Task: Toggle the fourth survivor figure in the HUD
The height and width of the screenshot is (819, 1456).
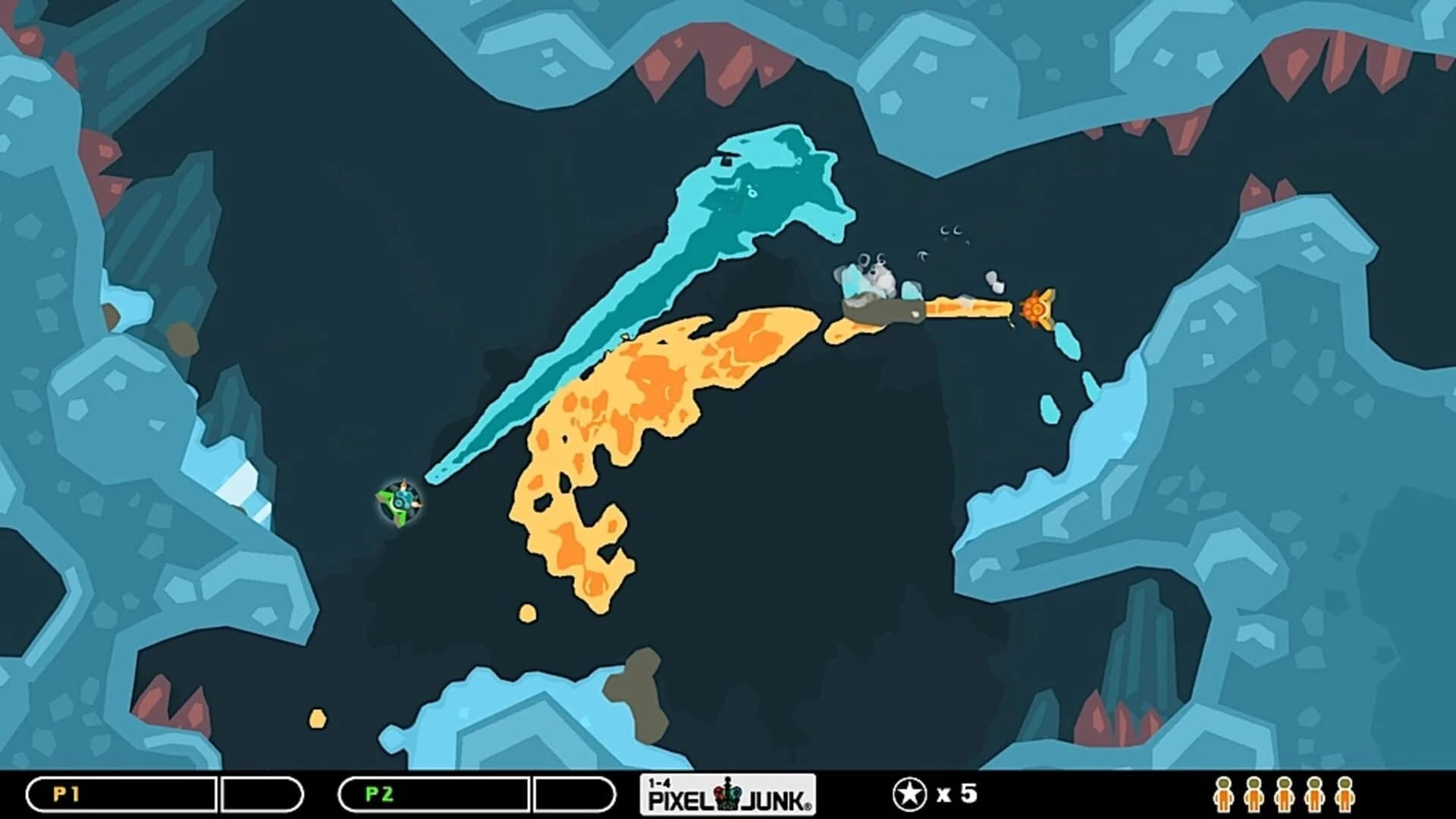Action: [x=1314, y=796]
